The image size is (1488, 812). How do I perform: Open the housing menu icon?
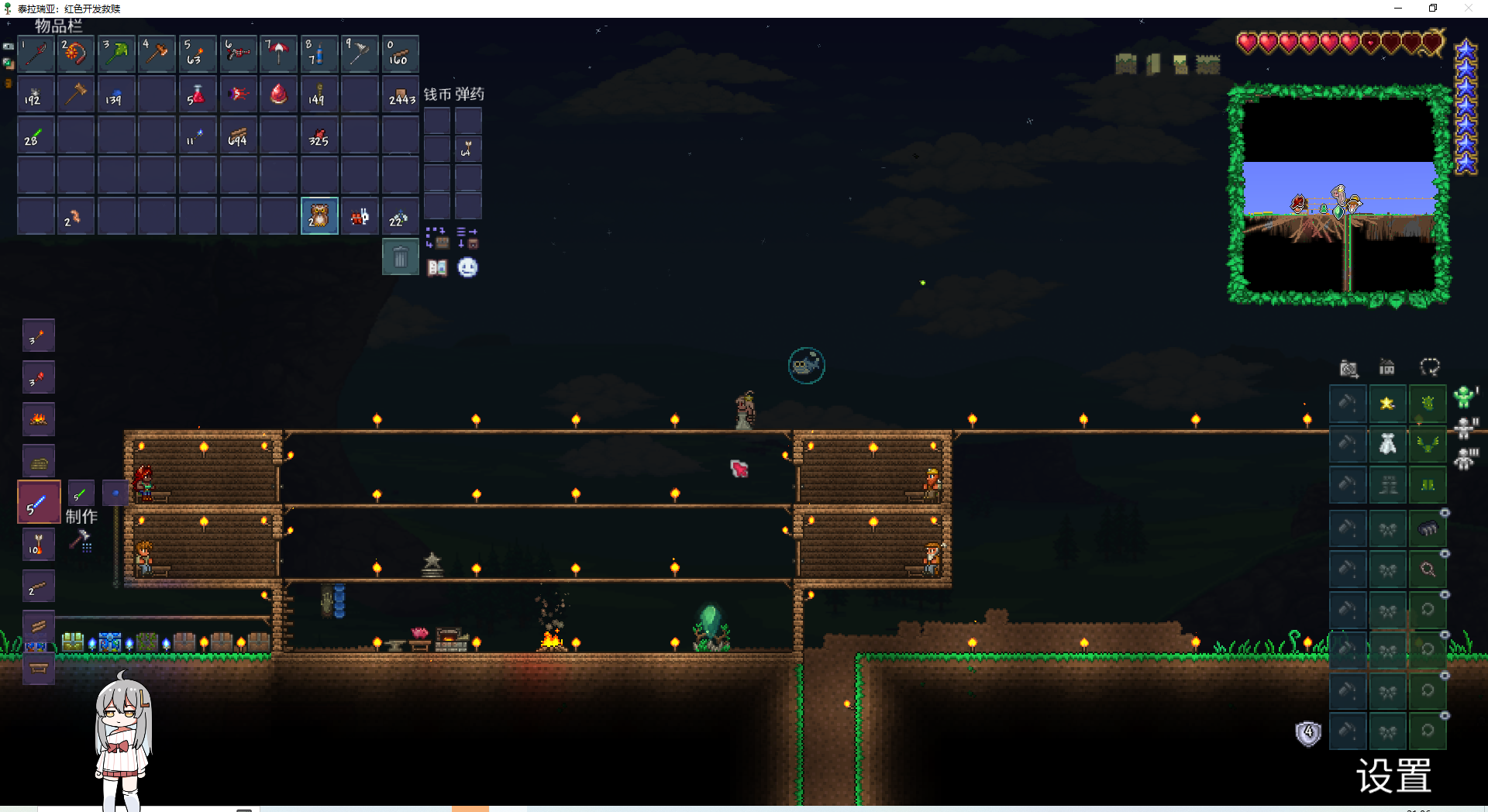coord(1386,367)
